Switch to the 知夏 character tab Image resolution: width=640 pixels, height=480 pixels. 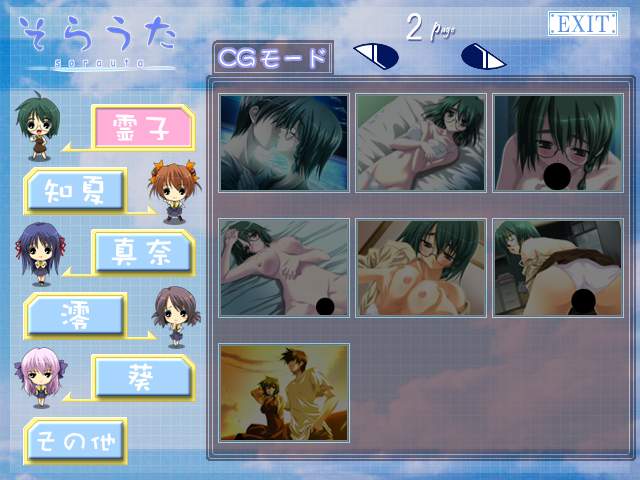pyautogui.click(x=74, y=188)
